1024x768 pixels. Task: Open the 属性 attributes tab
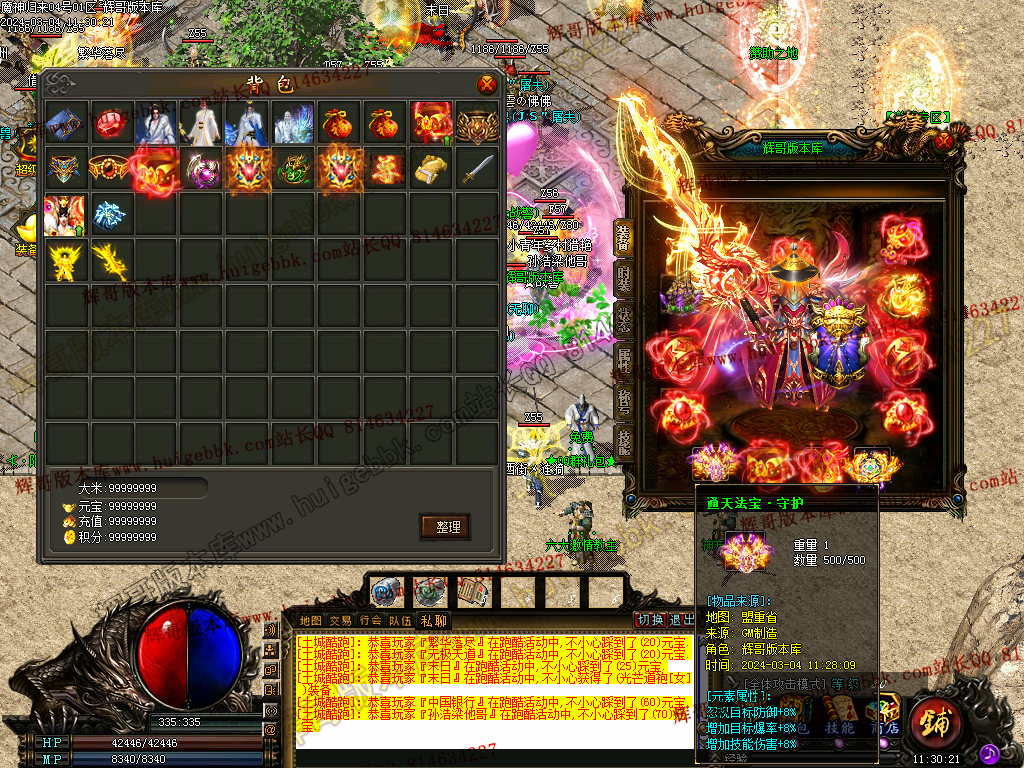[x=622, y=362]
